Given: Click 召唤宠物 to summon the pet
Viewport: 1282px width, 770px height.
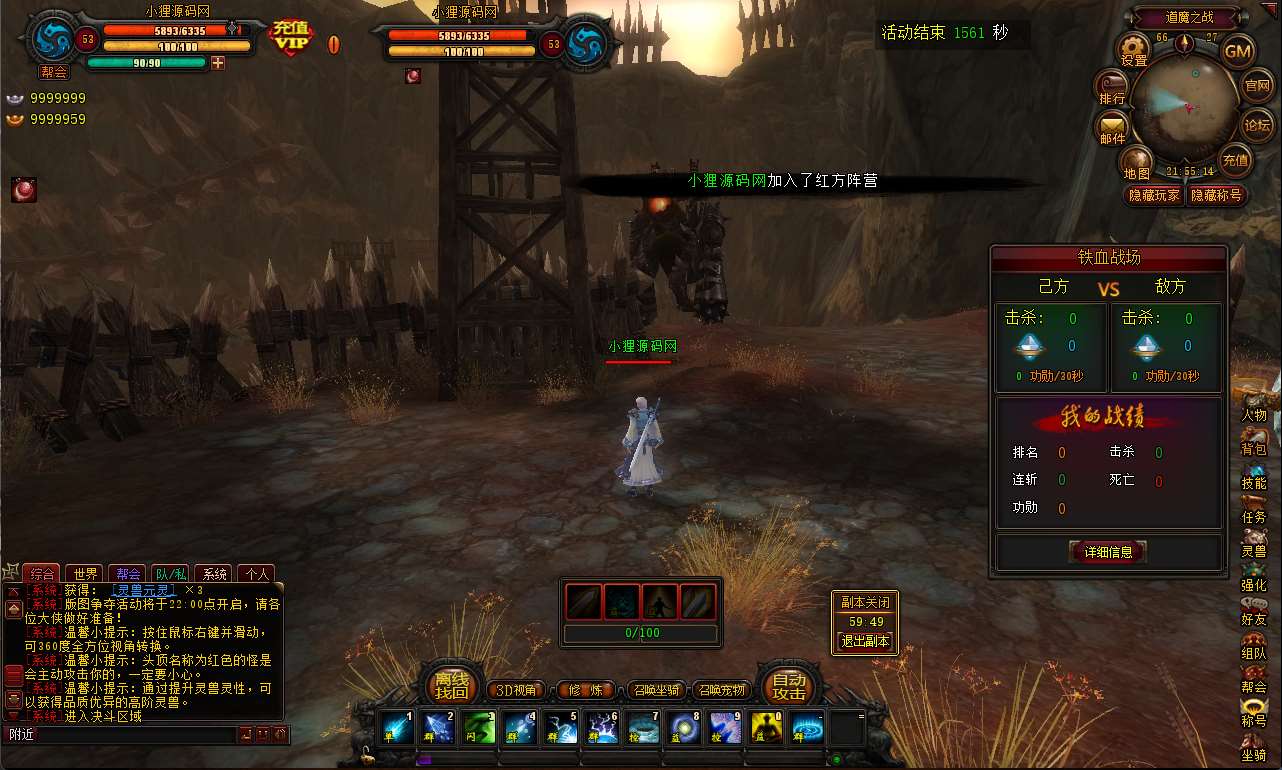Looking at the screenshot, I should pyautogui.click(x=721, y=690).
